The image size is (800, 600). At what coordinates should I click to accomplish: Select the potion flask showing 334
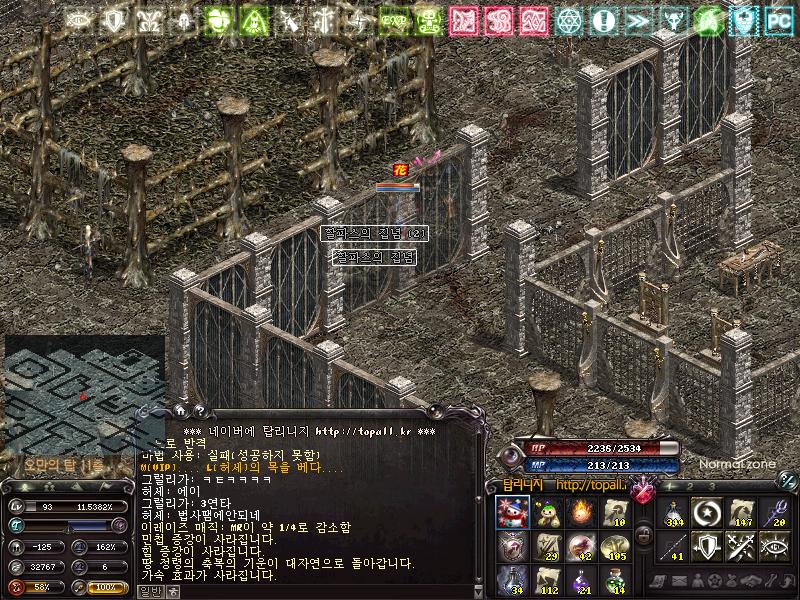tap(673, 513)
